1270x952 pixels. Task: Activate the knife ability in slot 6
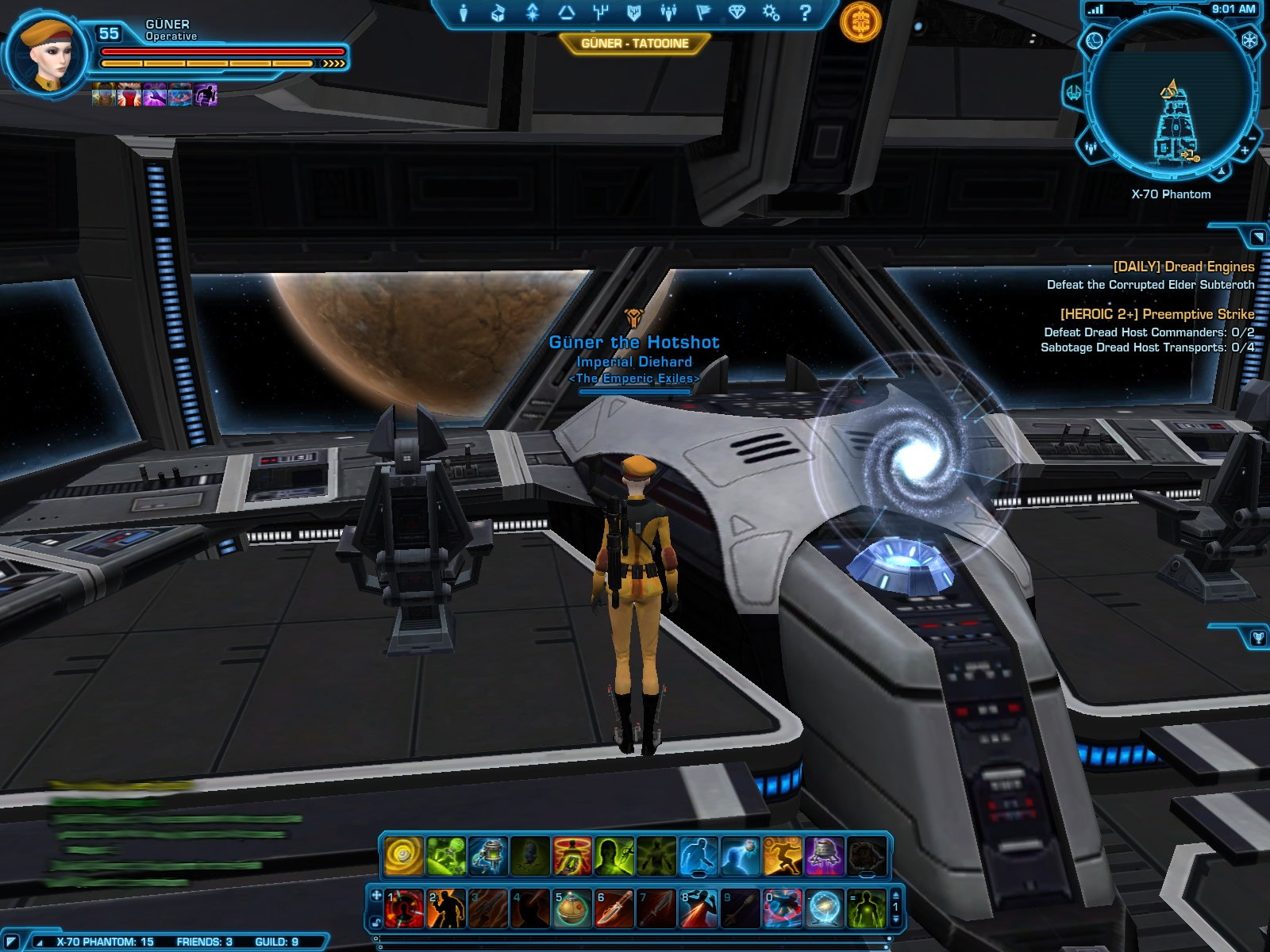coord(614,908)
